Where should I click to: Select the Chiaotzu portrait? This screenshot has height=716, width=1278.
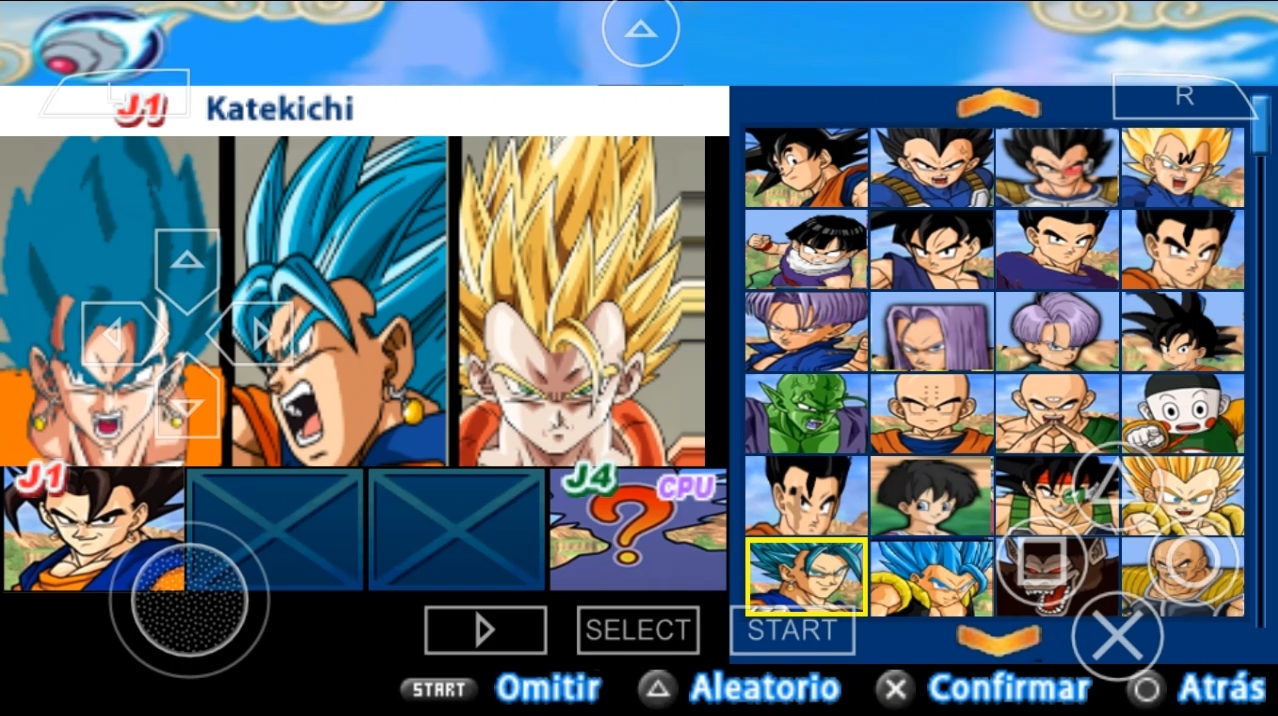pyautogui.click(x=1182, y=413)
